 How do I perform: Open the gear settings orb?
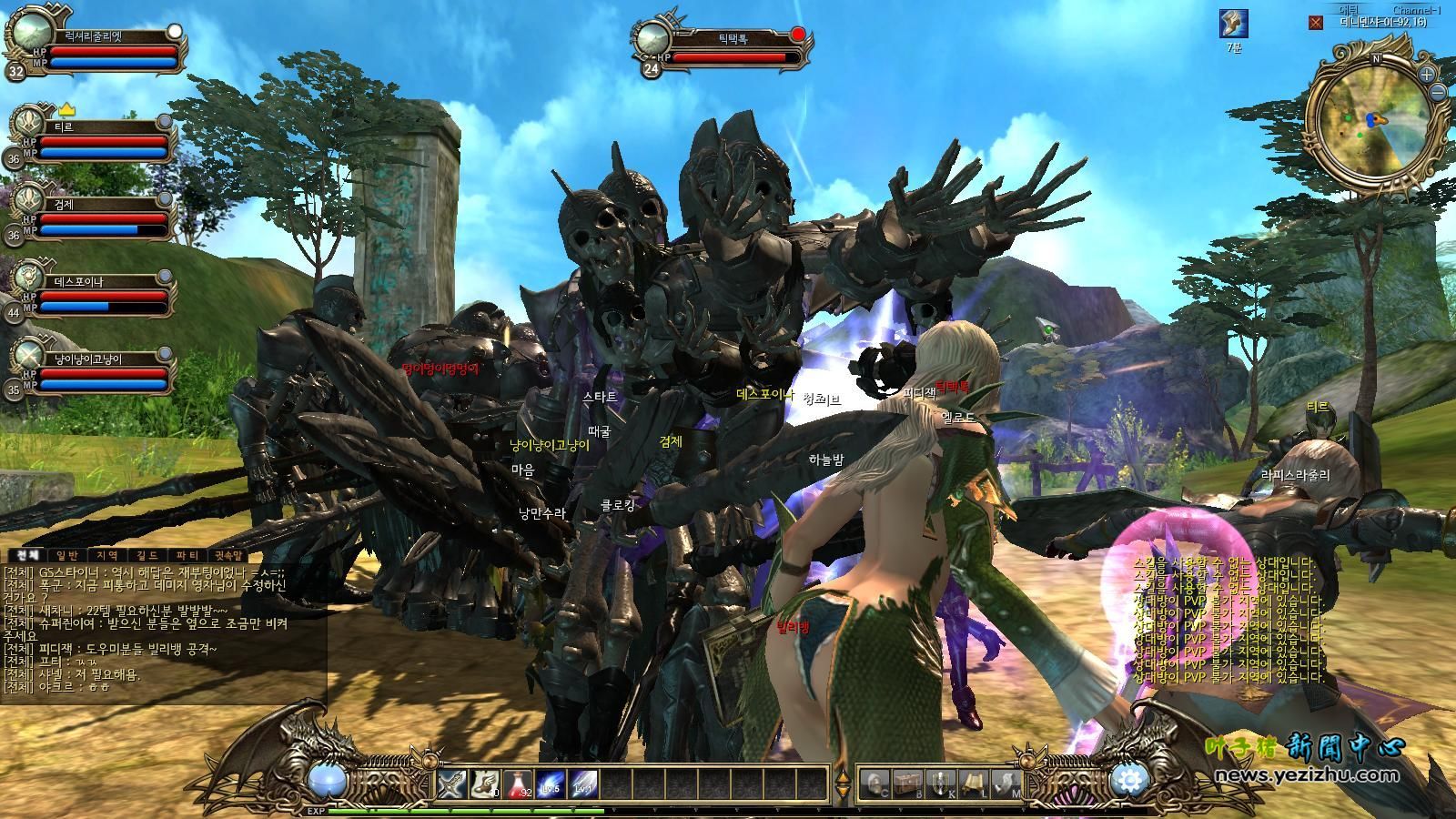click(1130, 780)
